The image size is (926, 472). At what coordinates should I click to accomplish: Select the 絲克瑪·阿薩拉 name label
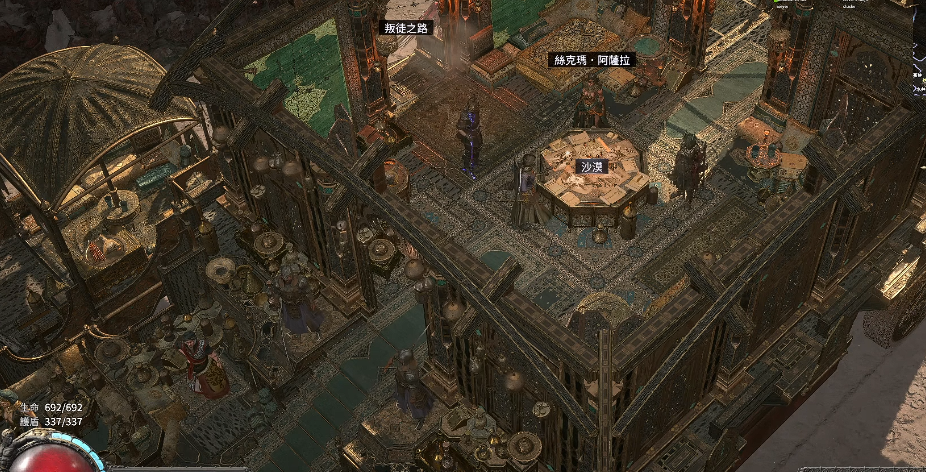(x=593, y=60)
